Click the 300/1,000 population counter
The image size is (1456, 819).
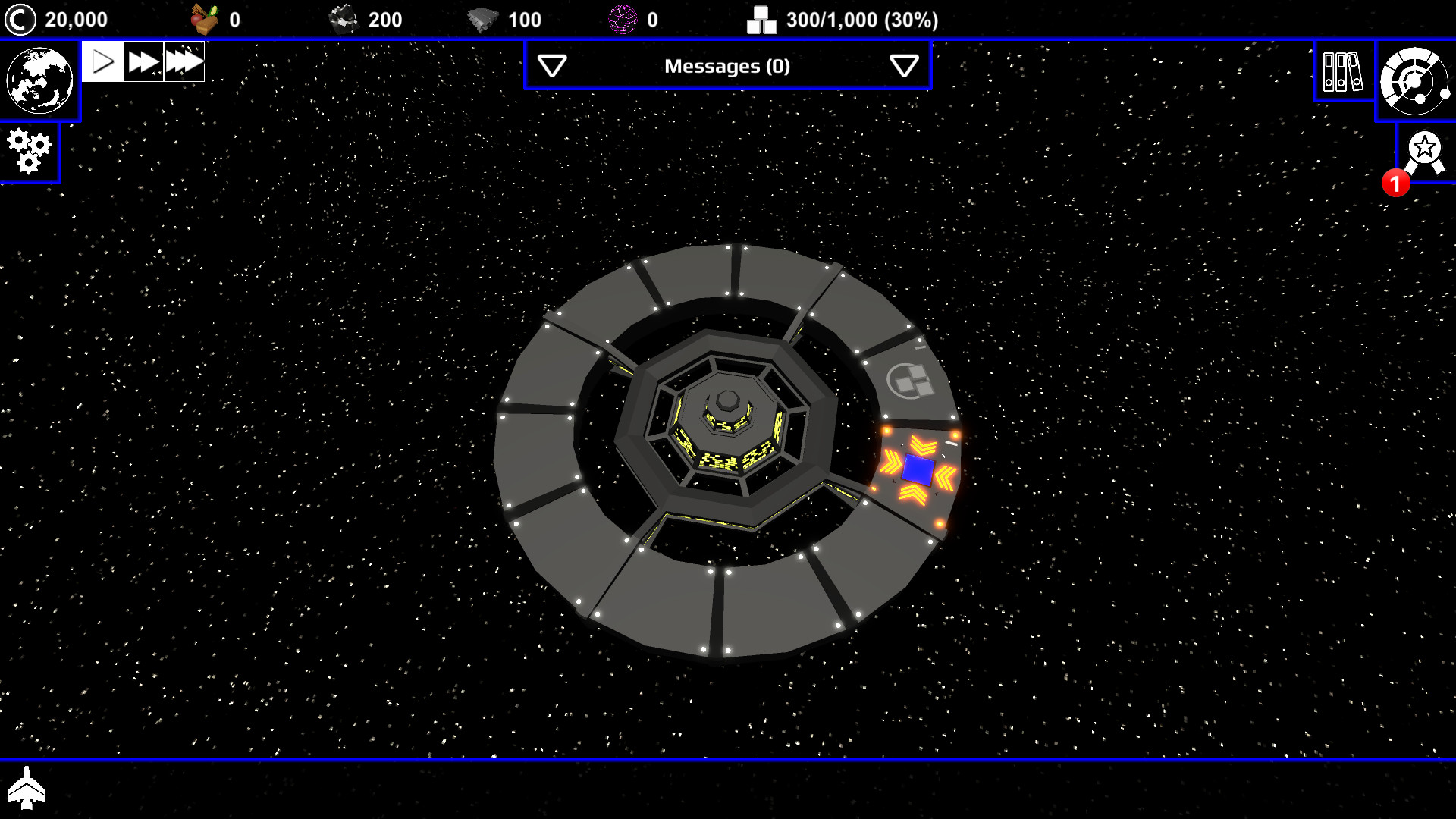tap(862, 20)
